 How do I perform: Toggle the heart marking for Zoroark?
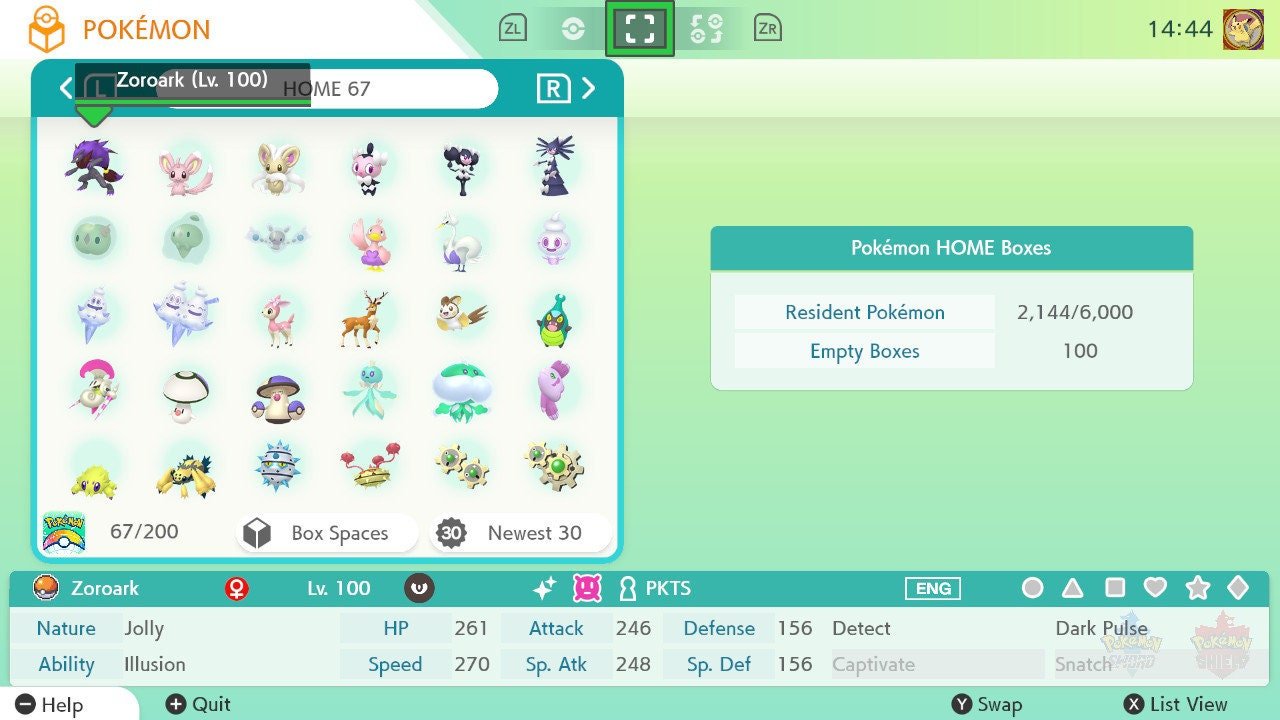click(x=1156, y=589)
